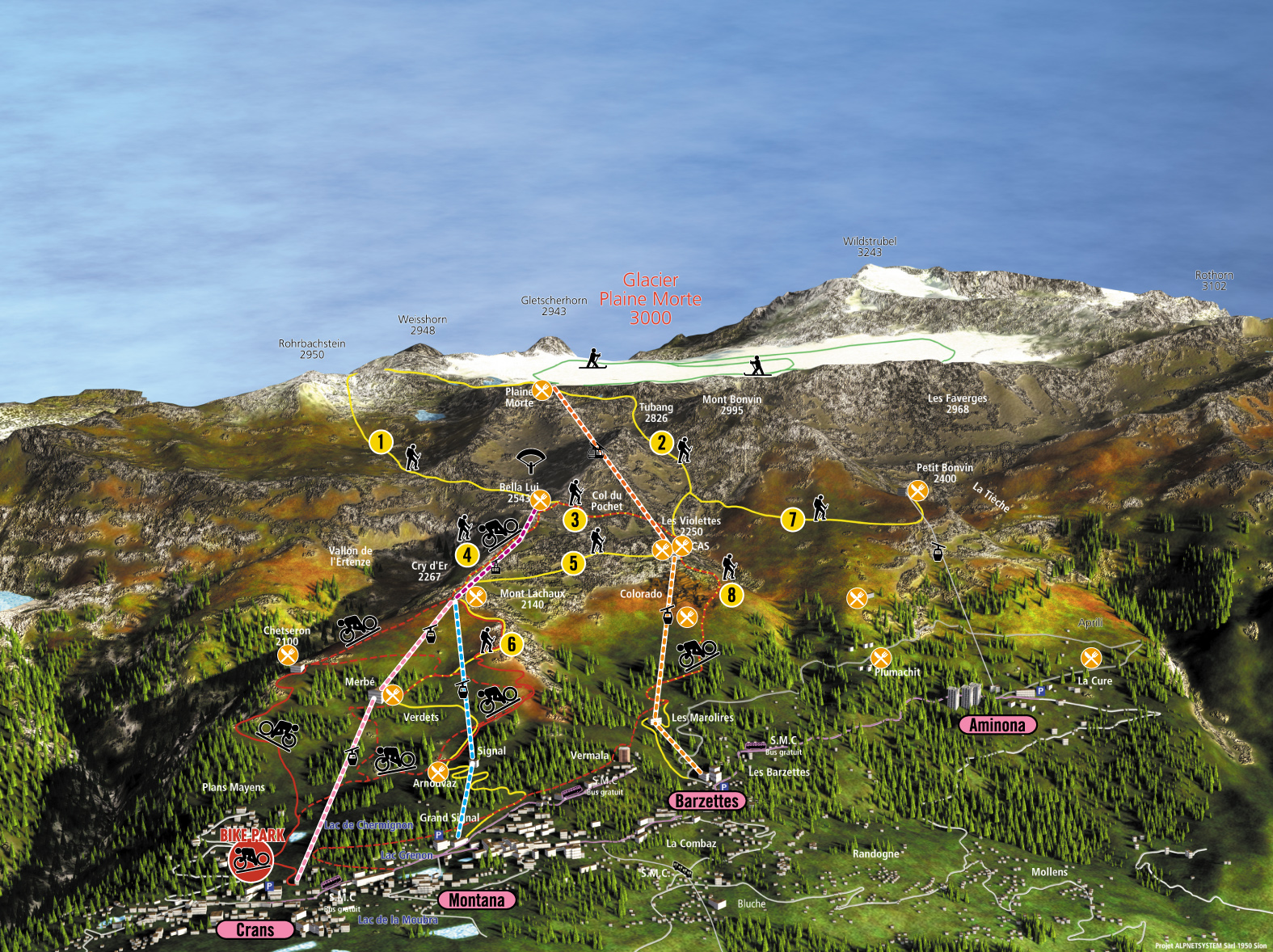This screenshot has height=952, width=1273.
Task: Select trail marker number 6
Action: click(x=511, y=644)
